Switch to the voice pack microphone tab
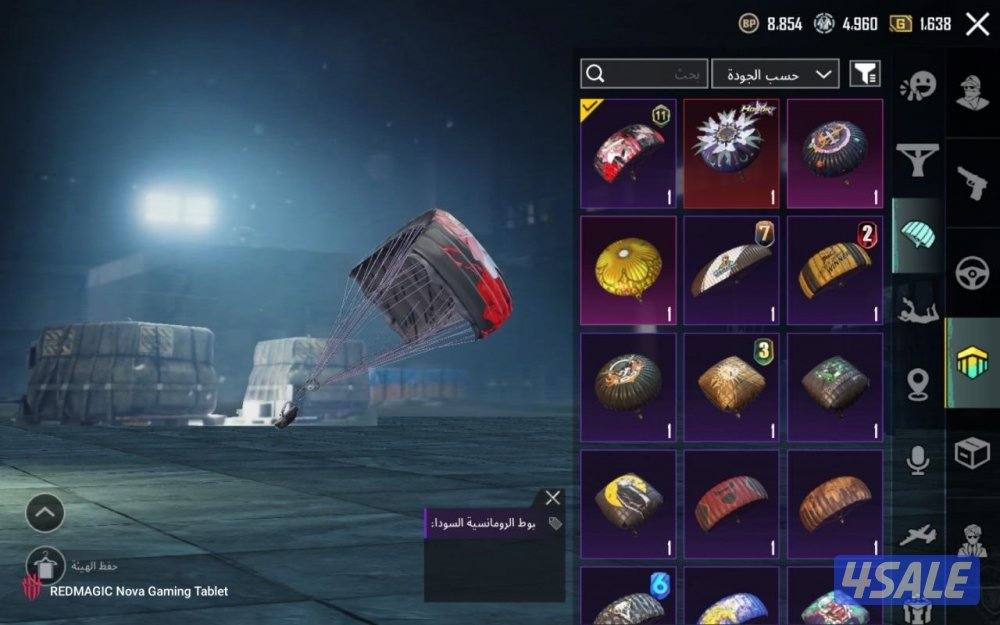The height and width of the screenshot is (625, 1000). pyautogui.click(x=917, y=459)
